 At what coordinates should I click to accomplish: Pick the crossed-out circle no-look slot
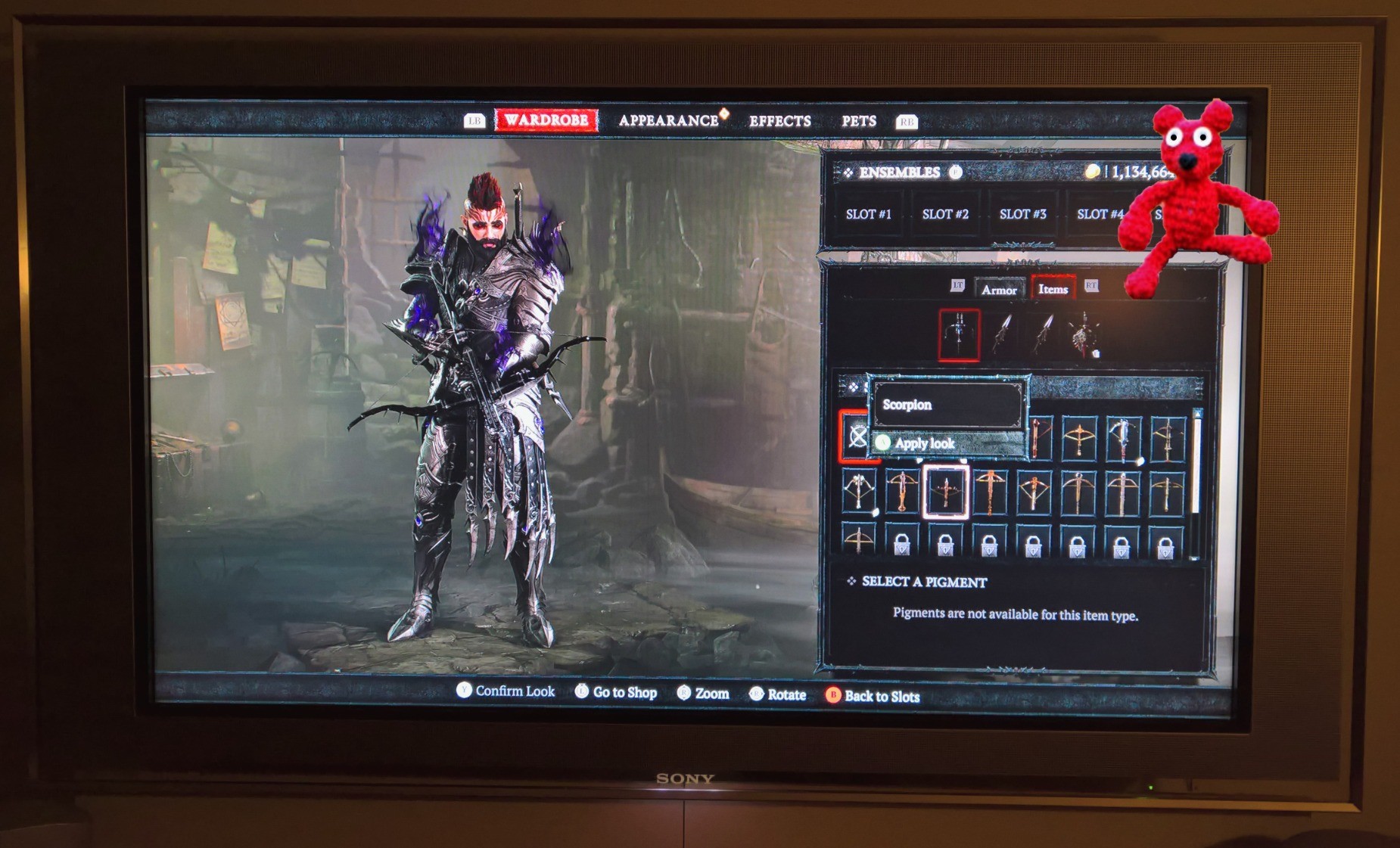pos(857,436)
